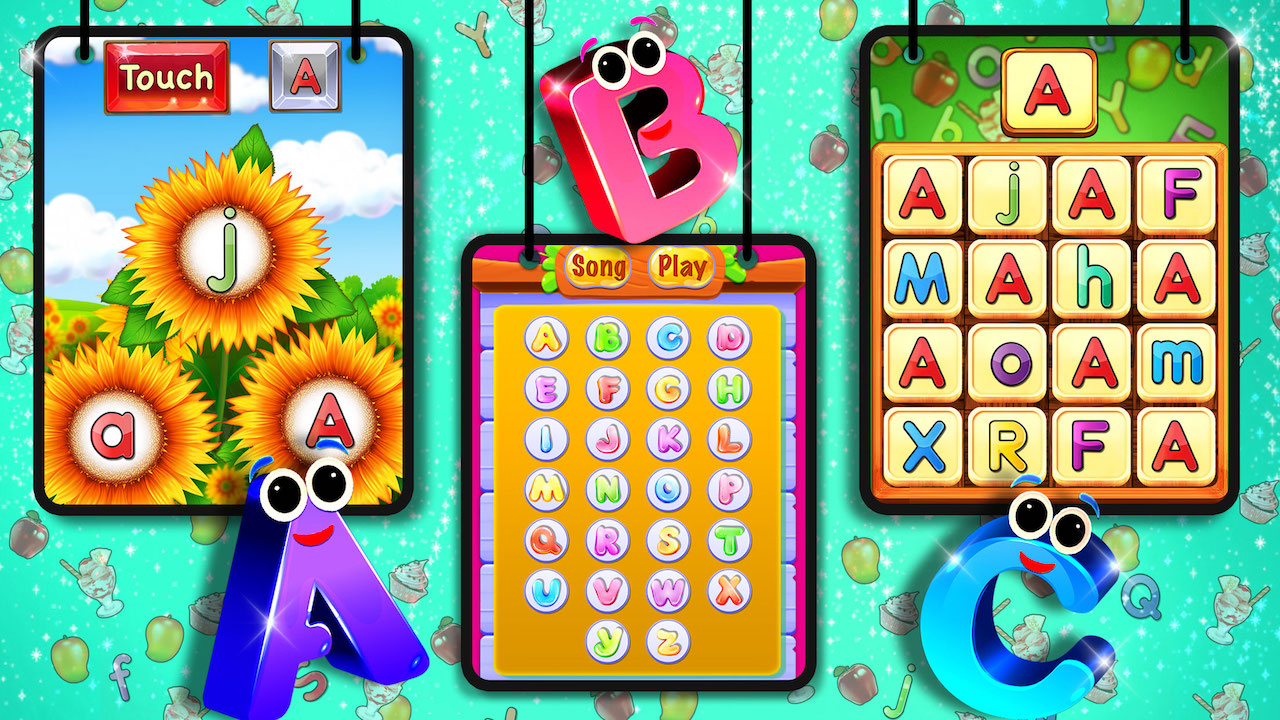Tap letter M in the alphabet chart
1280x720 pixels.
549,490
